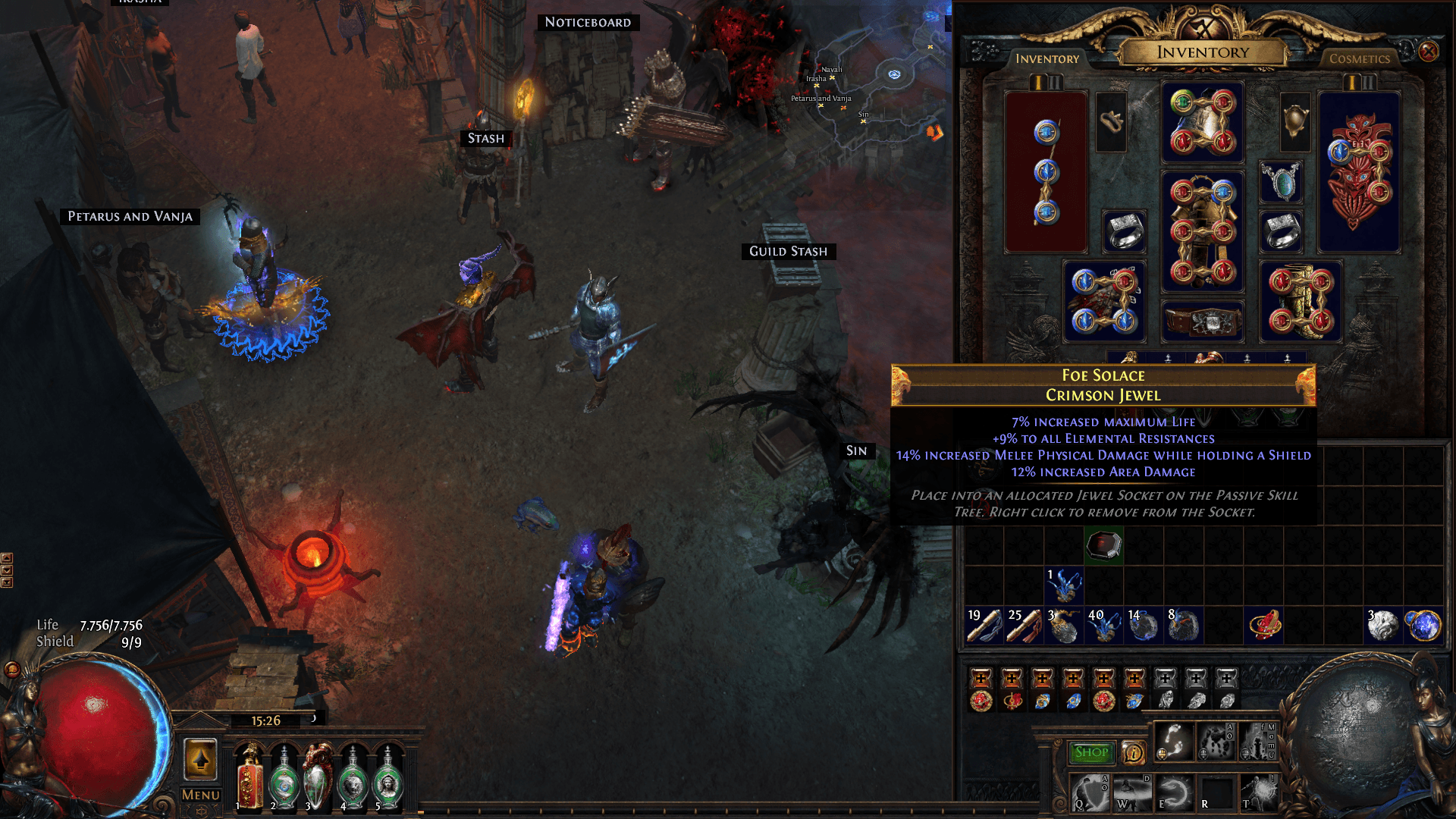Select the blue sapphire orb in inventory

[x=1423, y=625]
